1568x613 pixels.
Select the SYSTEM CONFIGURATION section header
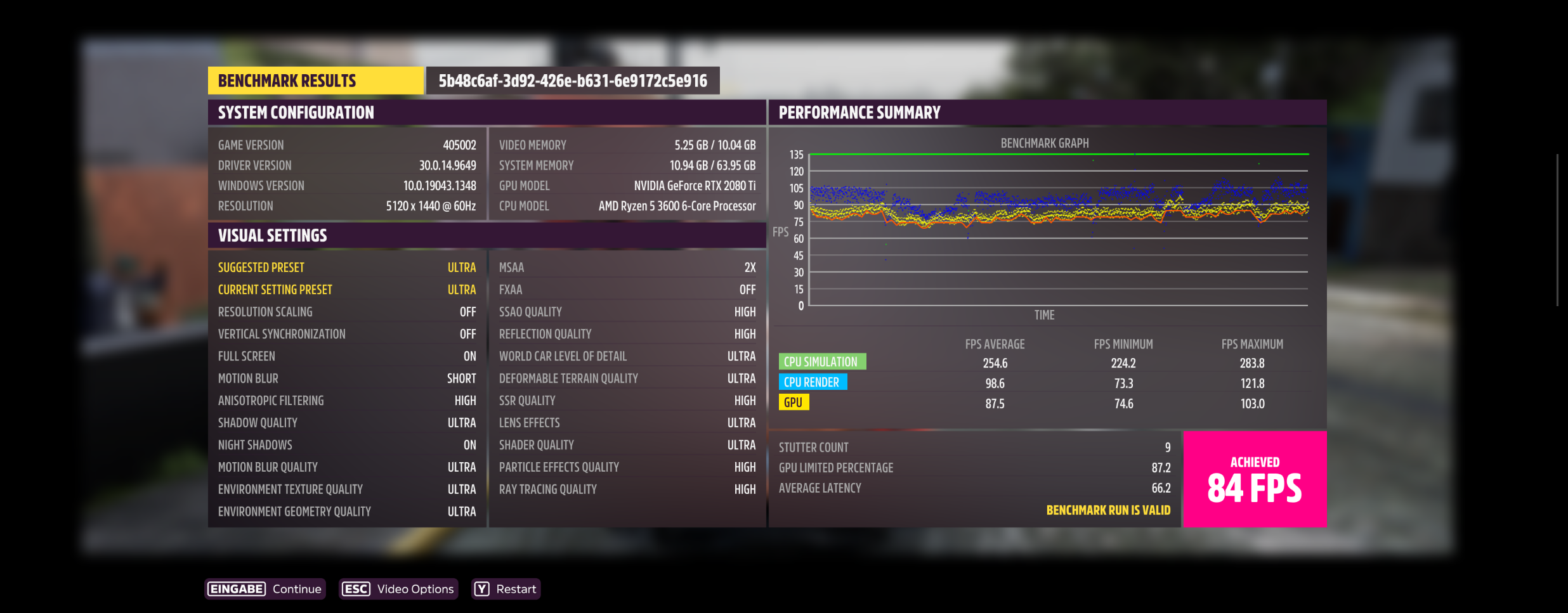(x=296, y=112)
